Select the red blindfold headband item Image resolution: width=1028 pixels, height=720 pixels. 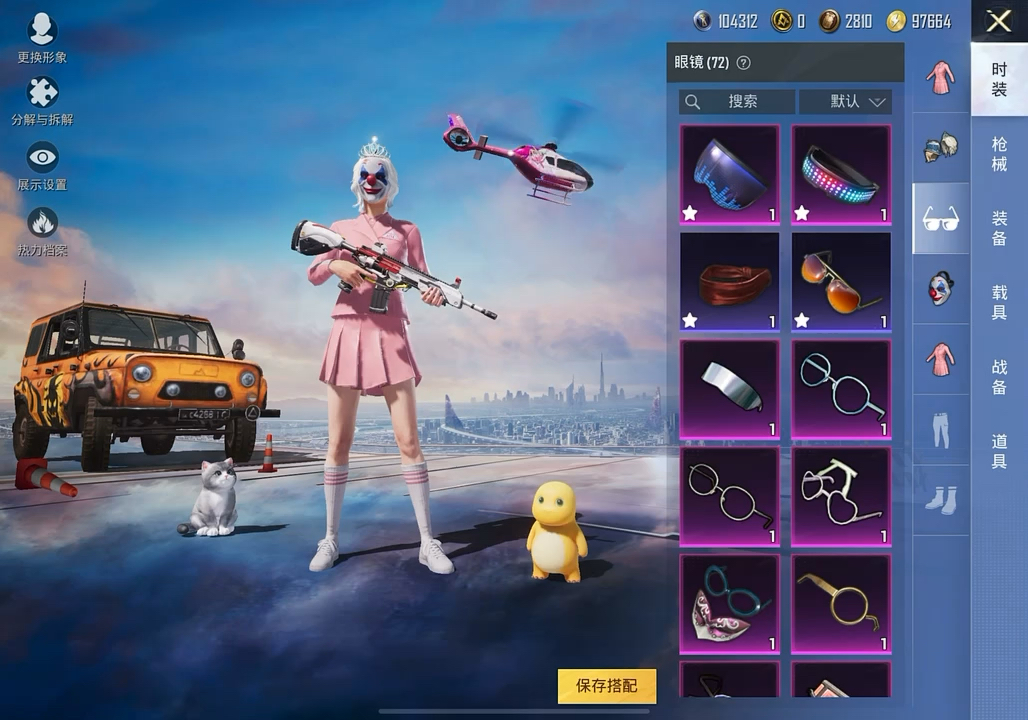click(x=730, y=282)
